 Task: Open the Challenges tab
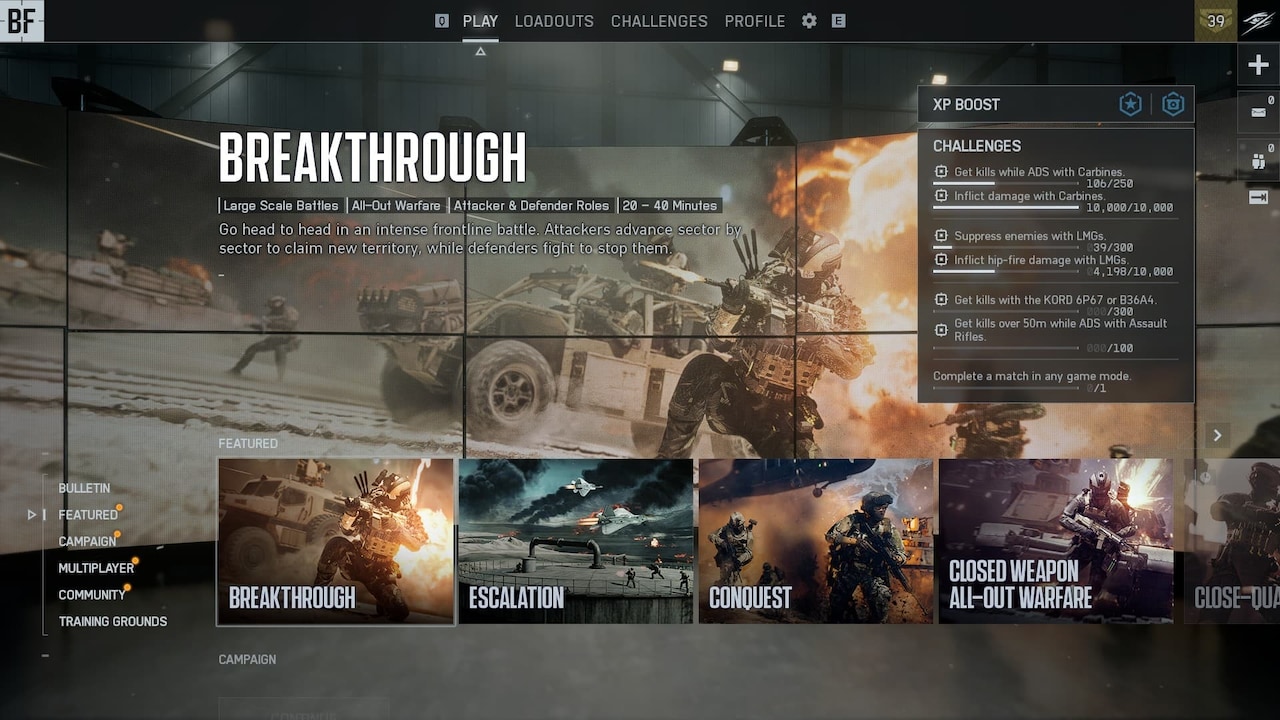tap(659, 21)
